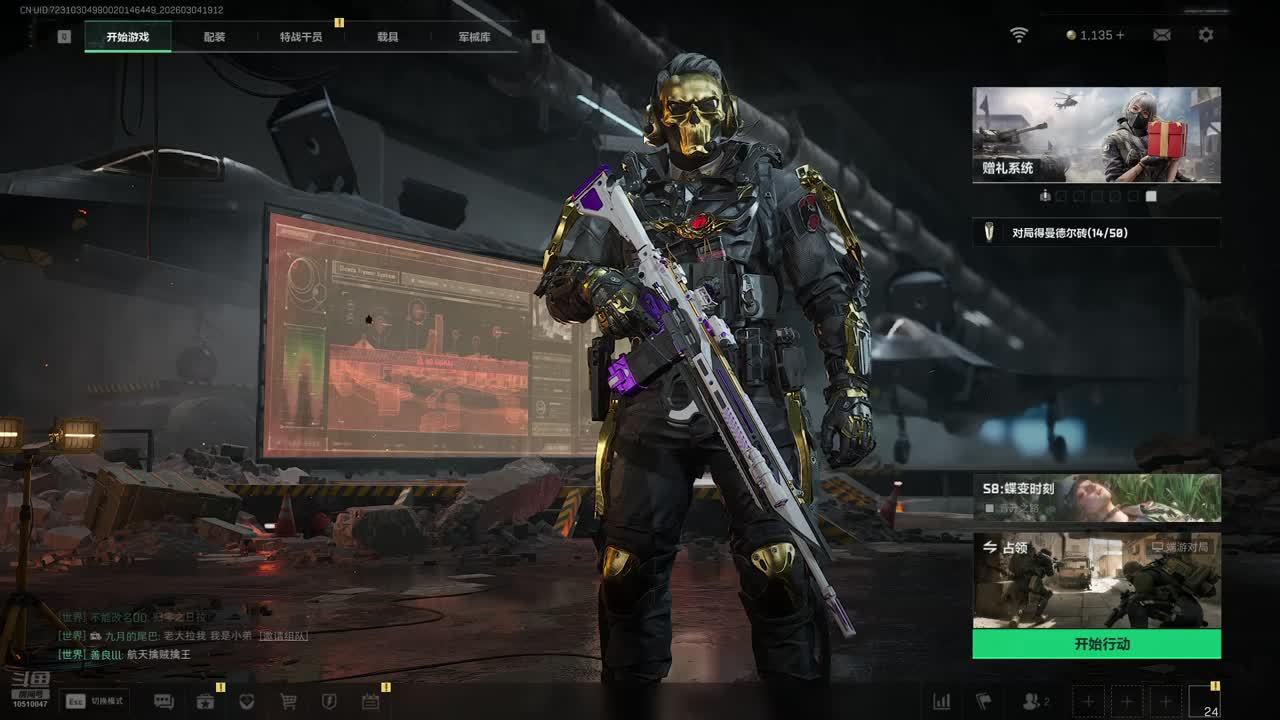Choose the S8:蝶变时刻 season panel
This screenshot has height=720, width=1280.
point(1096,497)
